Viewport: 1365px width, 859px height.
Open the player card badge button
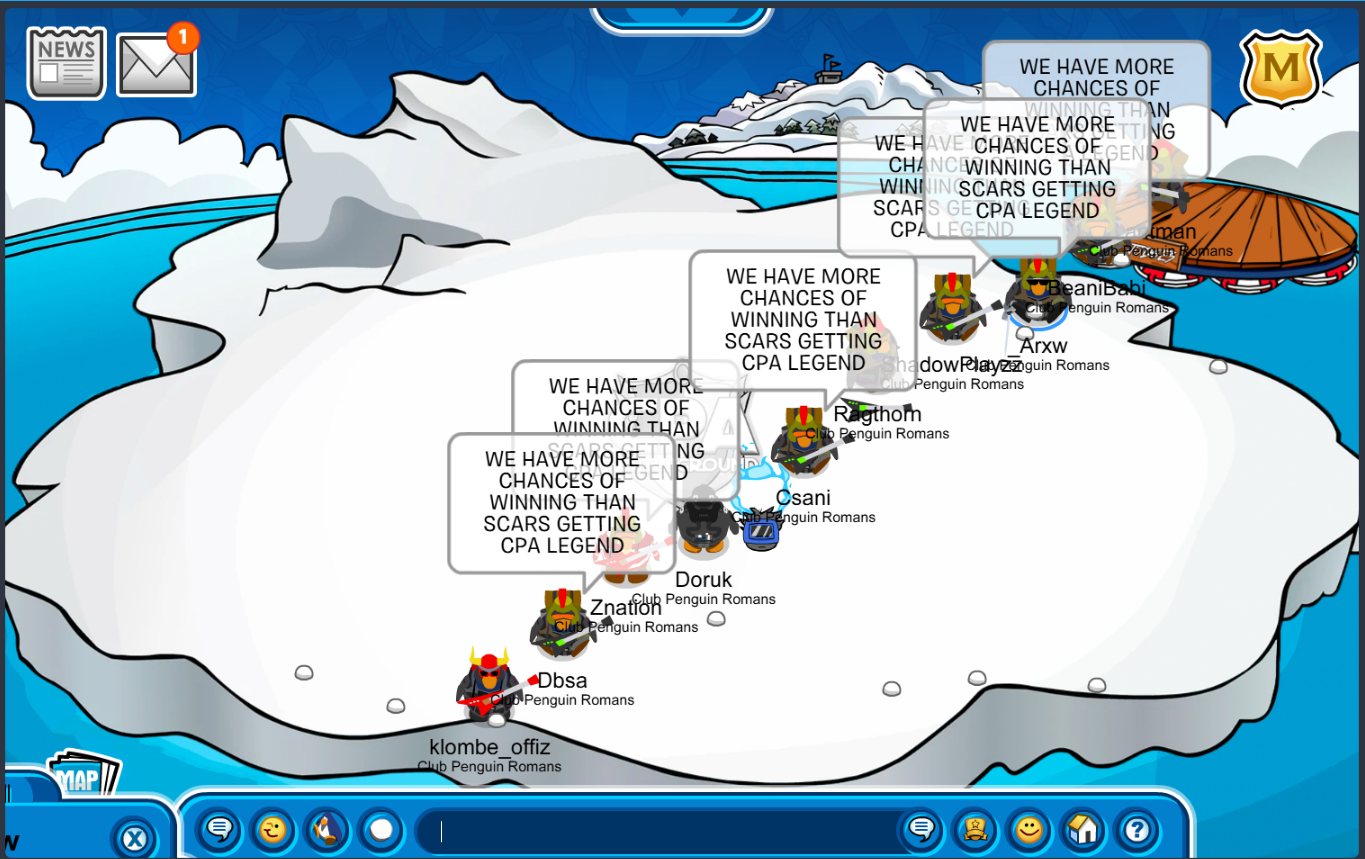(x=974, y=829)
